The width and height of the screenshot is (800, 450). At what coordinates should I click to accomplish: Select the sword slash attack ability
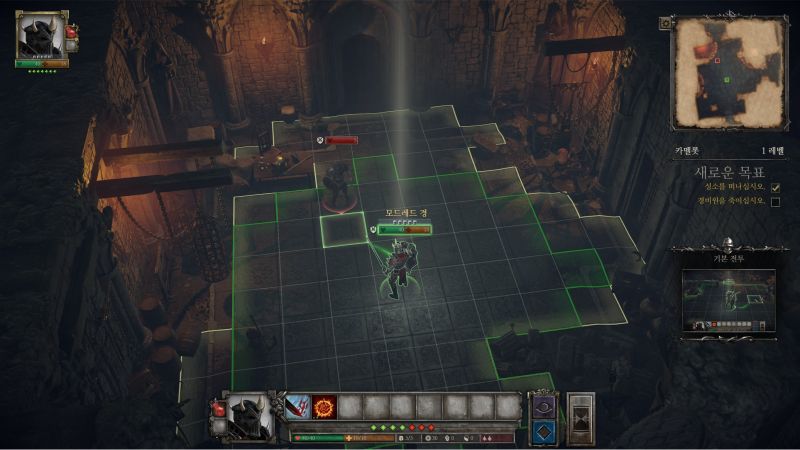[299, 406]
